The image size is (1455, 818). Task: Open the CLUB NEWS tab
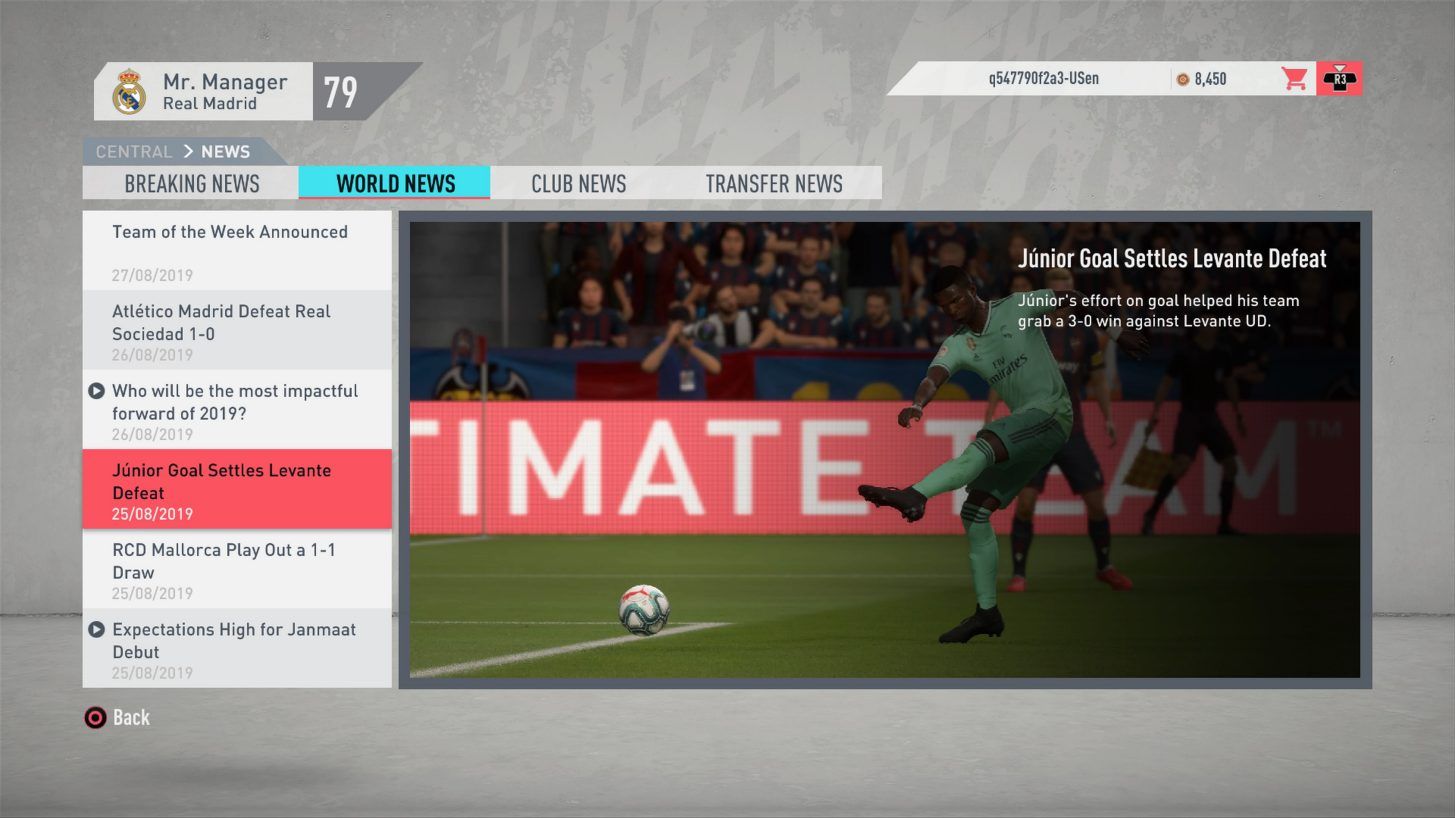tap(578, 183)
